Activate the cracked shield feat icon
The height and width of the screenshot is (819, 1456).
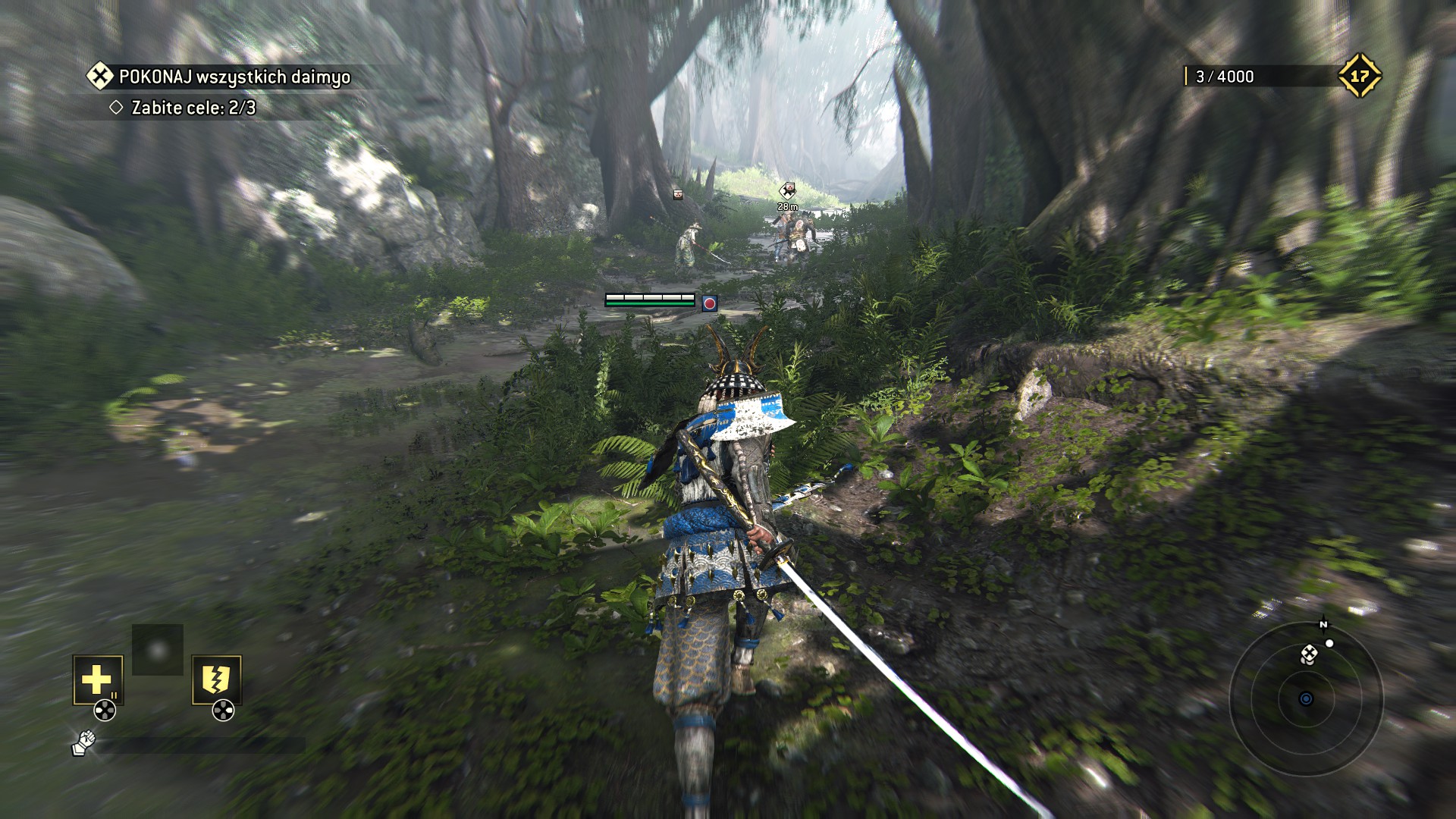[216, 679]
